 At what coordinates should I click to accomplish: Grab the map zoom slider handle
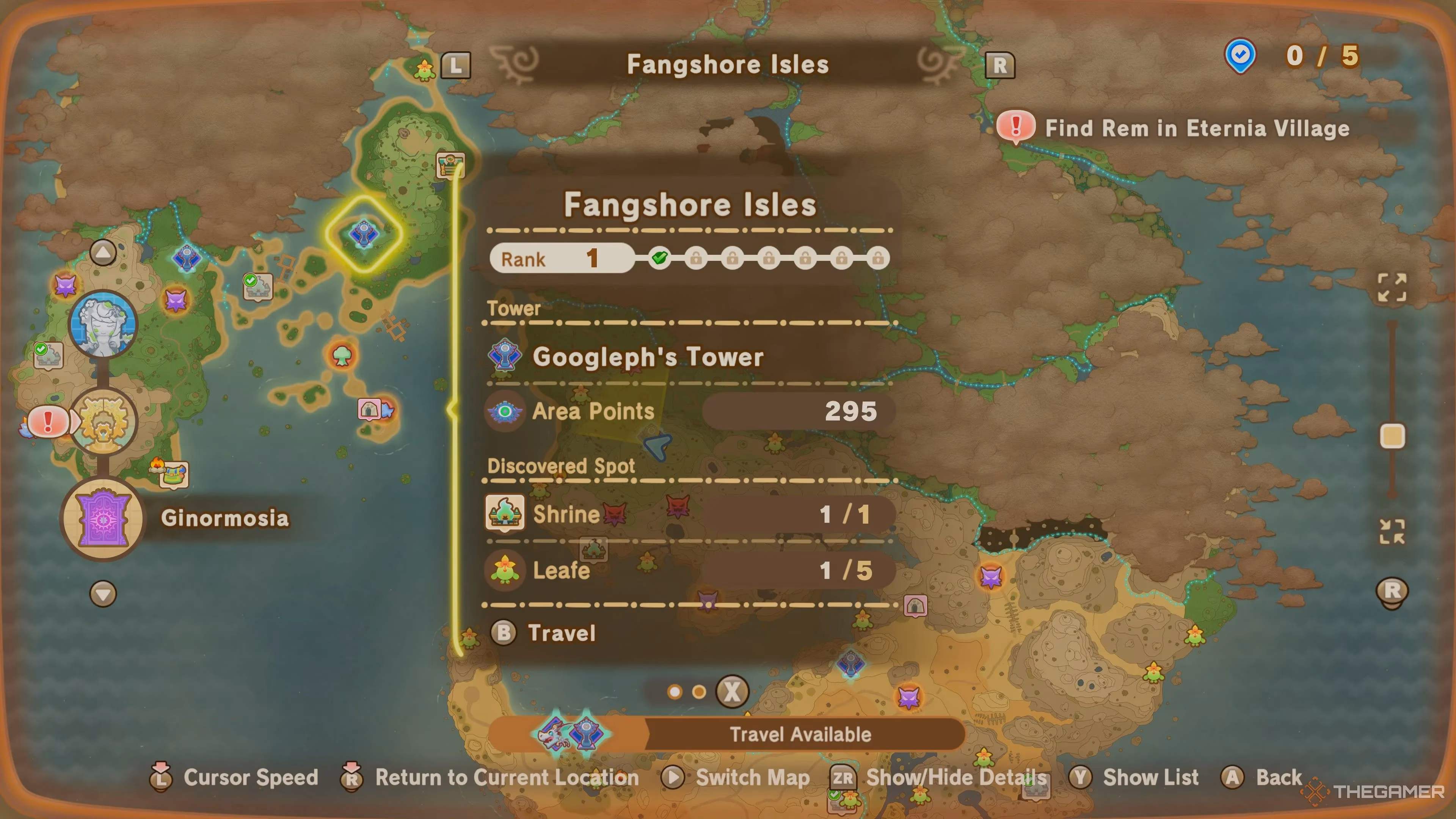[x=1392, y=436]
